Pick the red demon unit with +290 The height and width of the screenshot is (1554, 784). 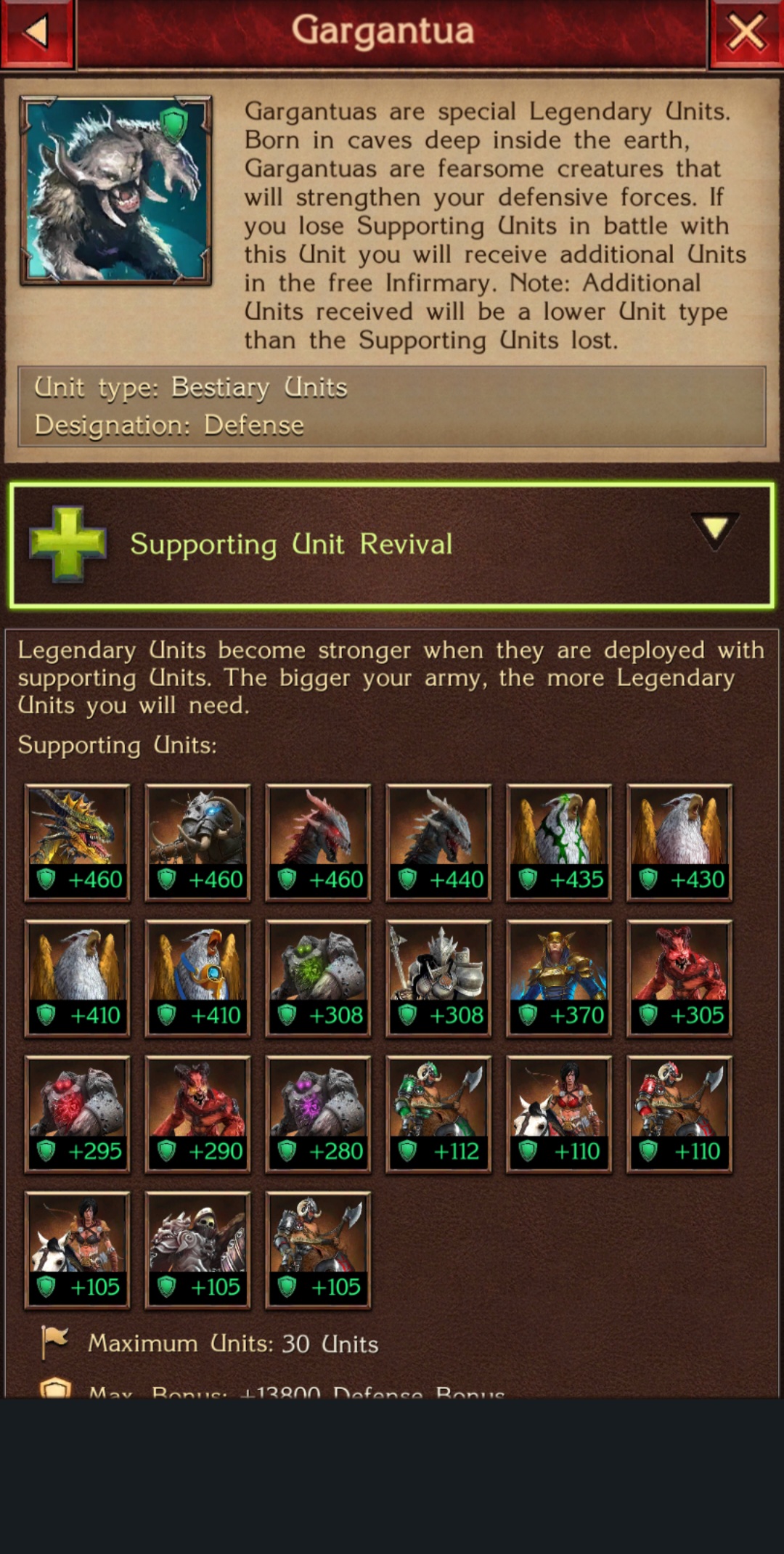[198, 1113]
